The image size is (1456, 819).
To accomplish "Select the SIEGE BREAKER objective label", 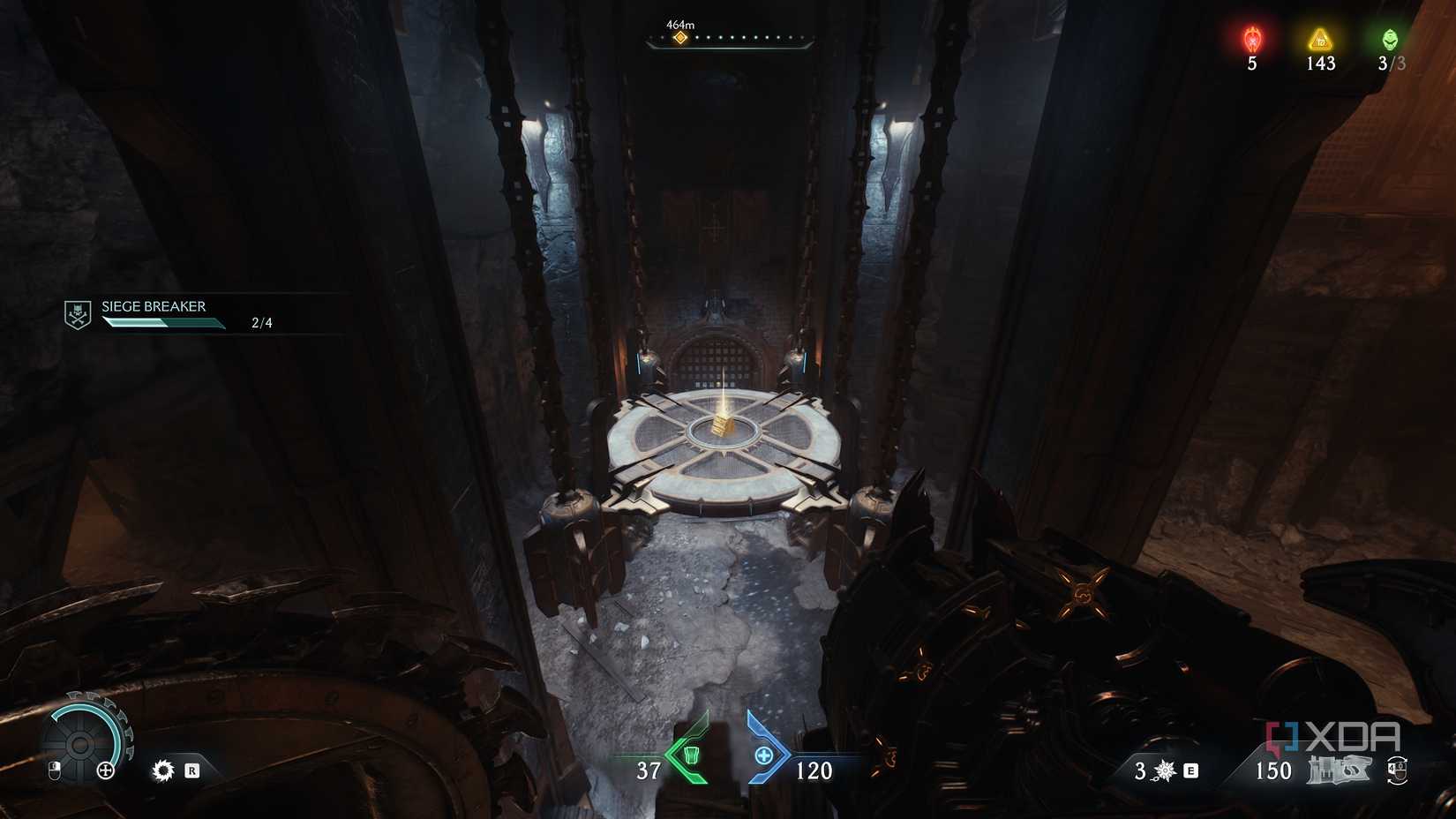I will pyautogui.click(x=154, y=307).
